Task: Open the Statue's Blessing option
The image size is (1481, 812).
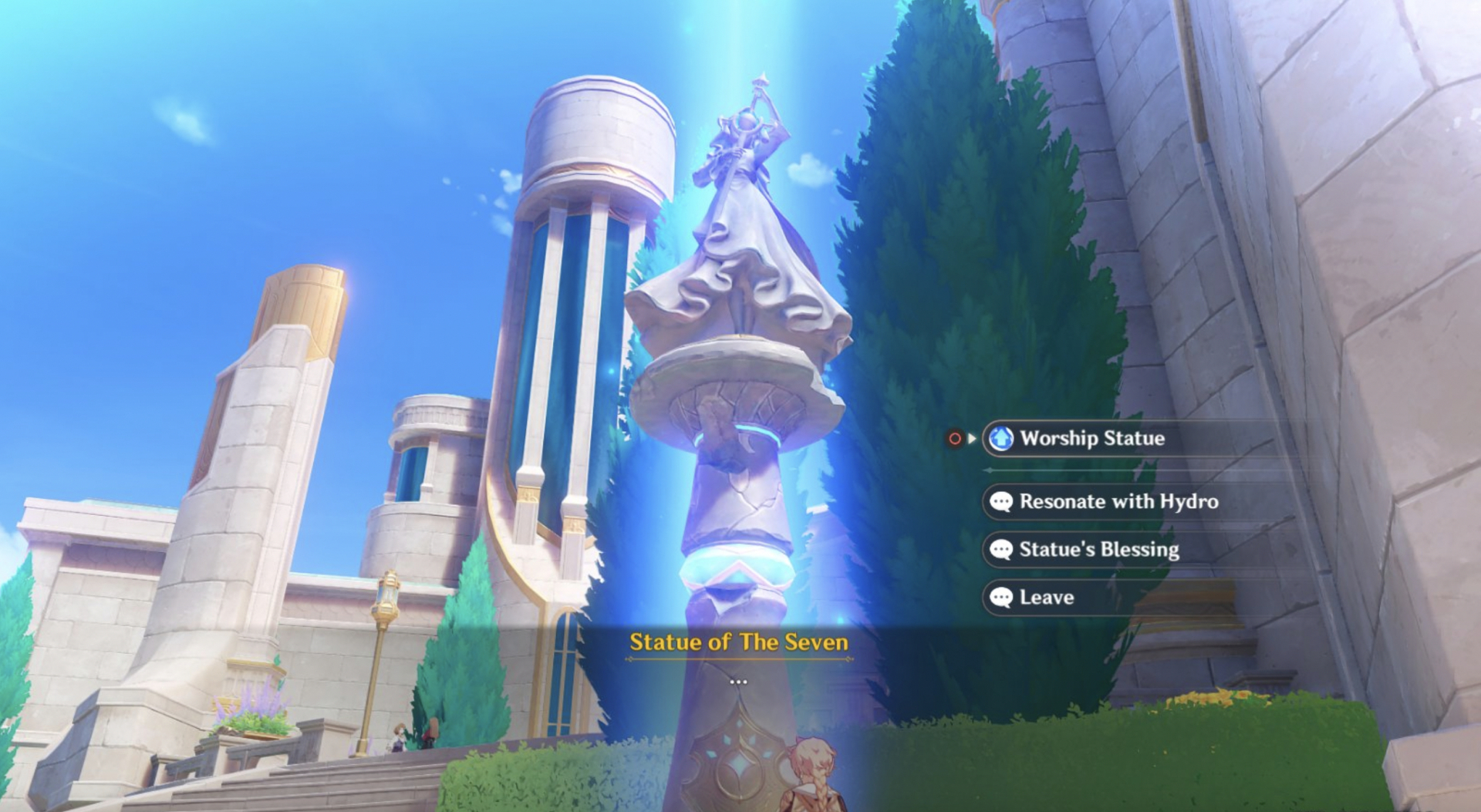Action: coord(1098,550)
